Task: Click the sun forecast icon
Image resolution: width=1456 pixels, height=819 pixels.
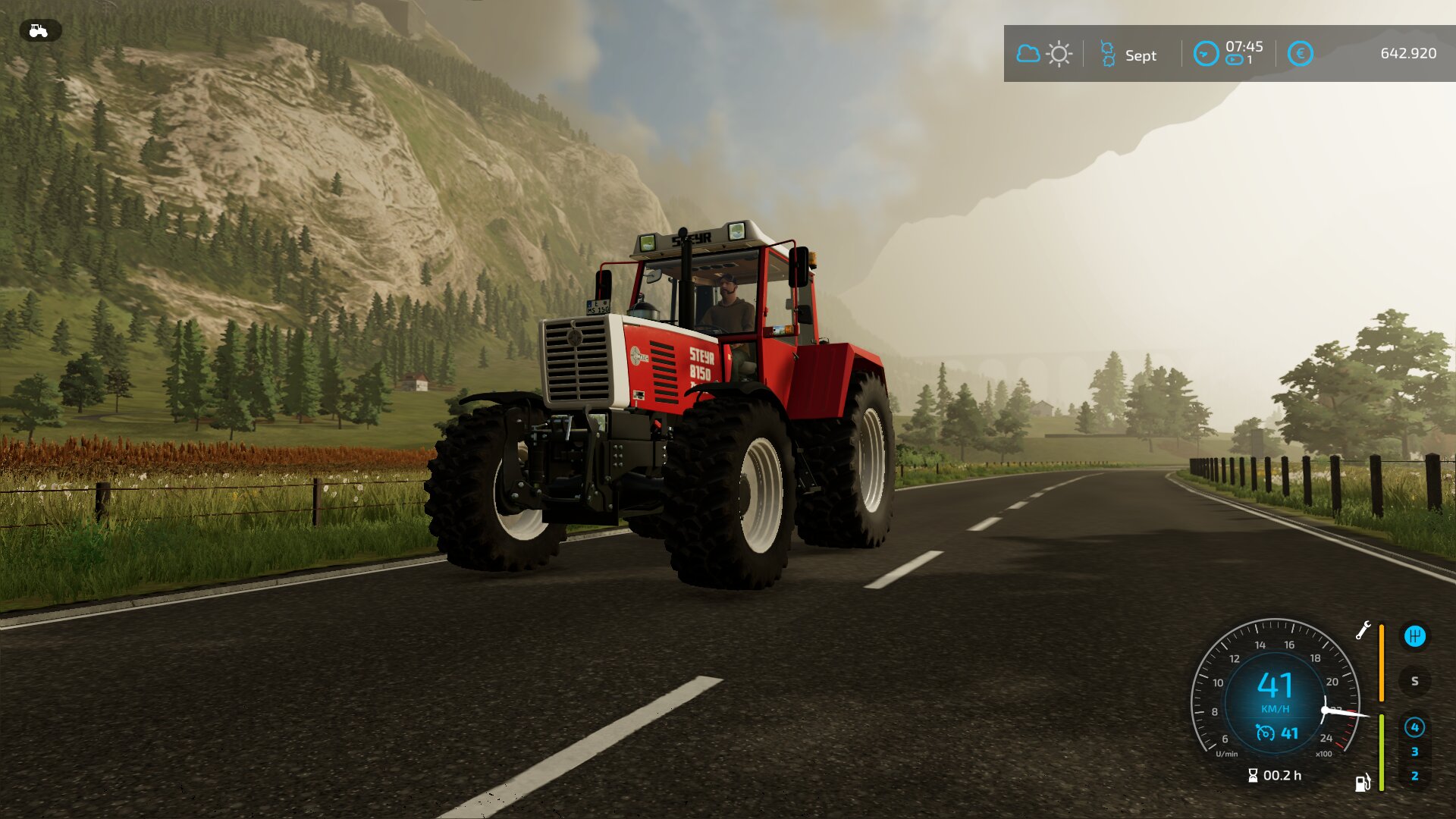Action: coord(1059,54)
